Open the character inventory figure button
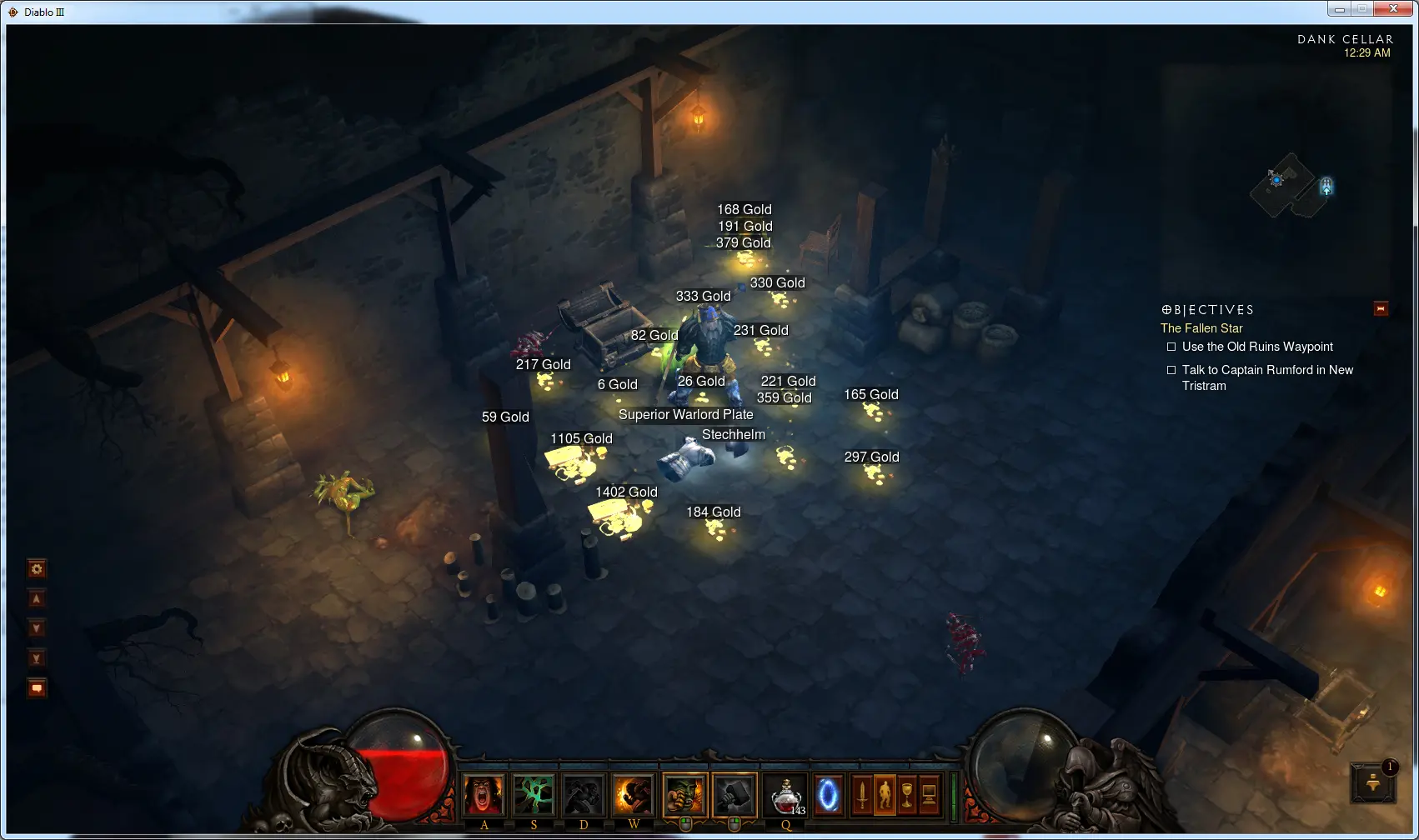The image size is (1419, 840). tap(885, 794)
